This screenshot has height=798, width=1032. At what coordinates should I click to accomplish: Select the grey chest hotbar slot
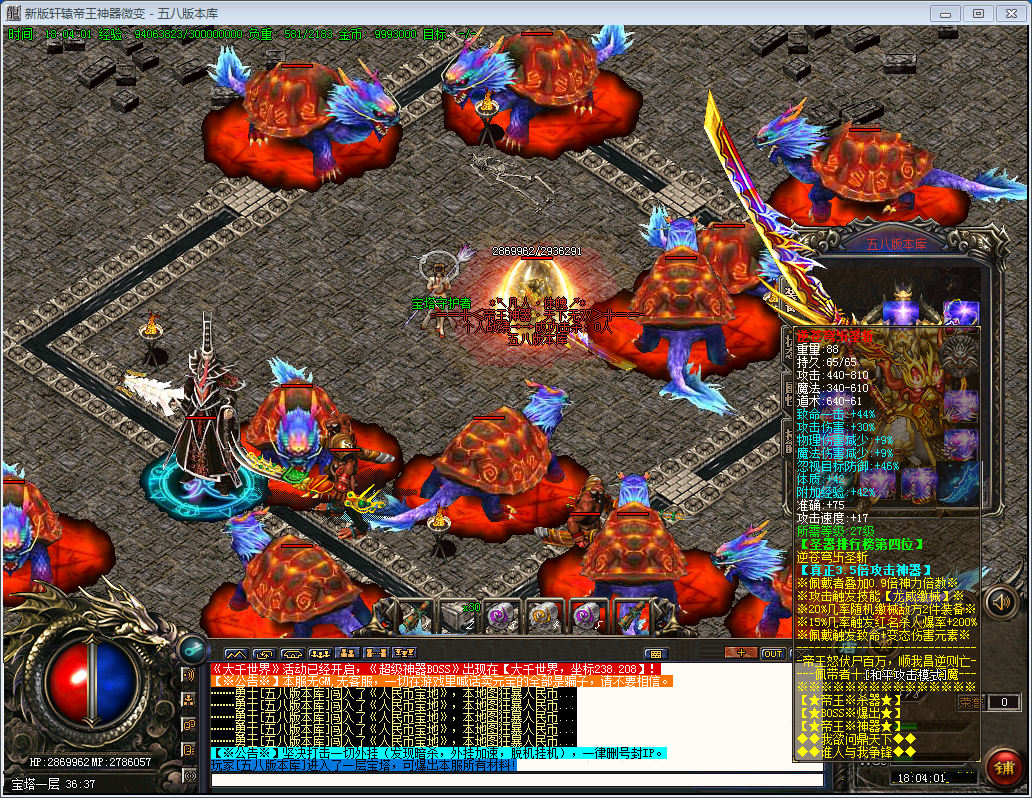pyautogui.click(x=459, y=615)
